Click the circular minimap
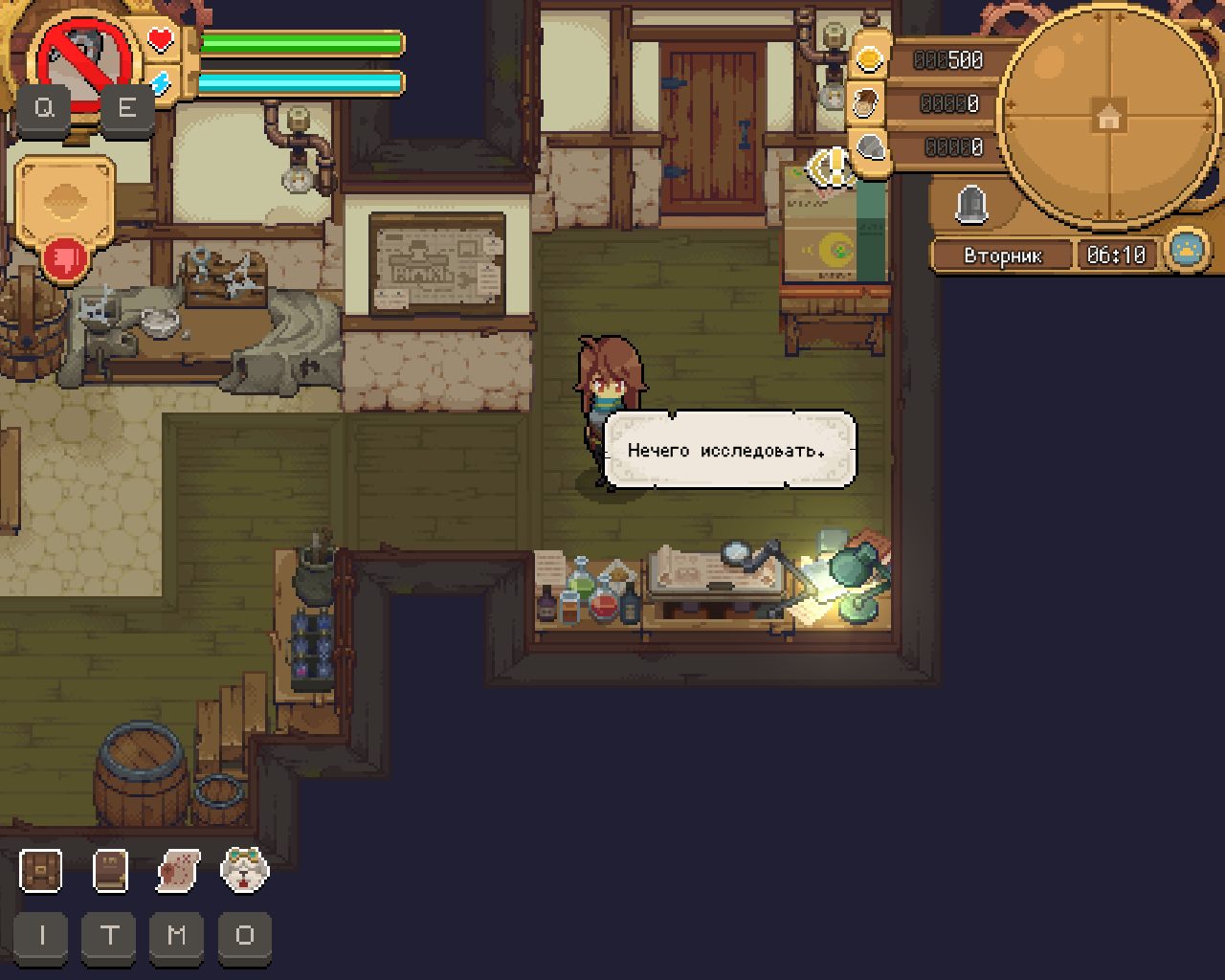The width and height of the screenshot is (1225, 980). (1108, 119)
